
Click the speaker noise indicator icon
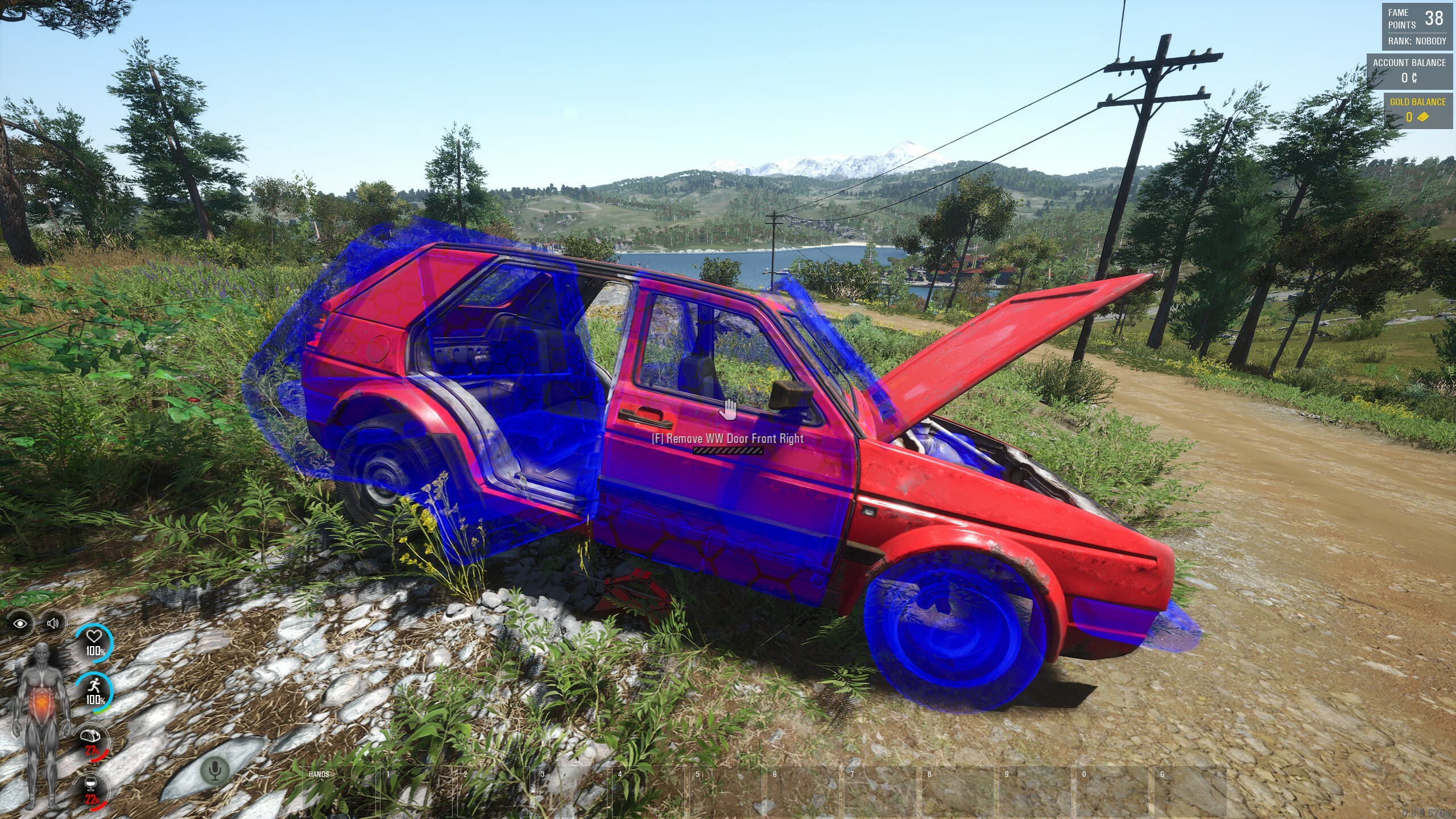pyautogui.click(x=52, y=623)
